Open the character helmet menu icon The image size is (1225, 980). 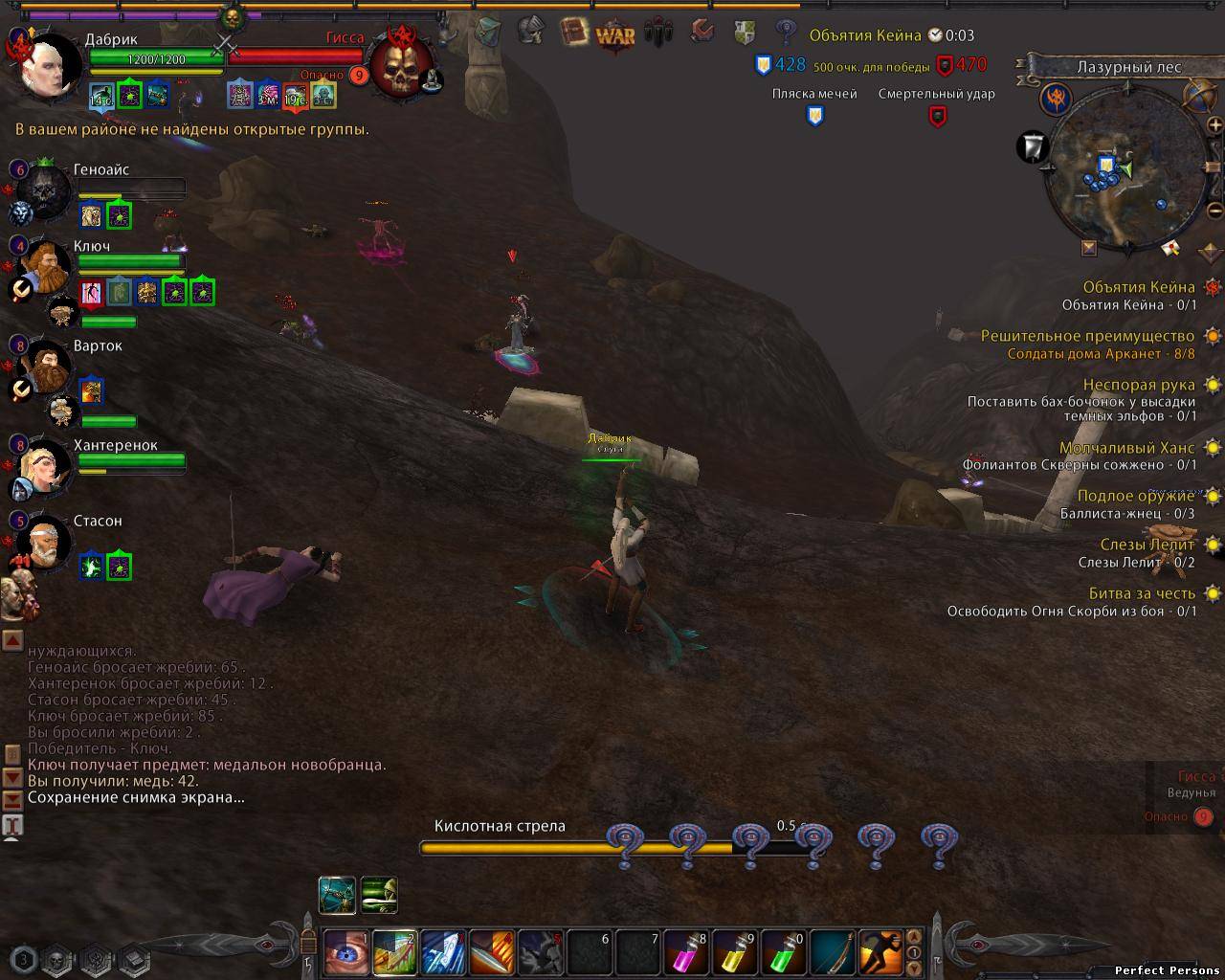(531, 32)
